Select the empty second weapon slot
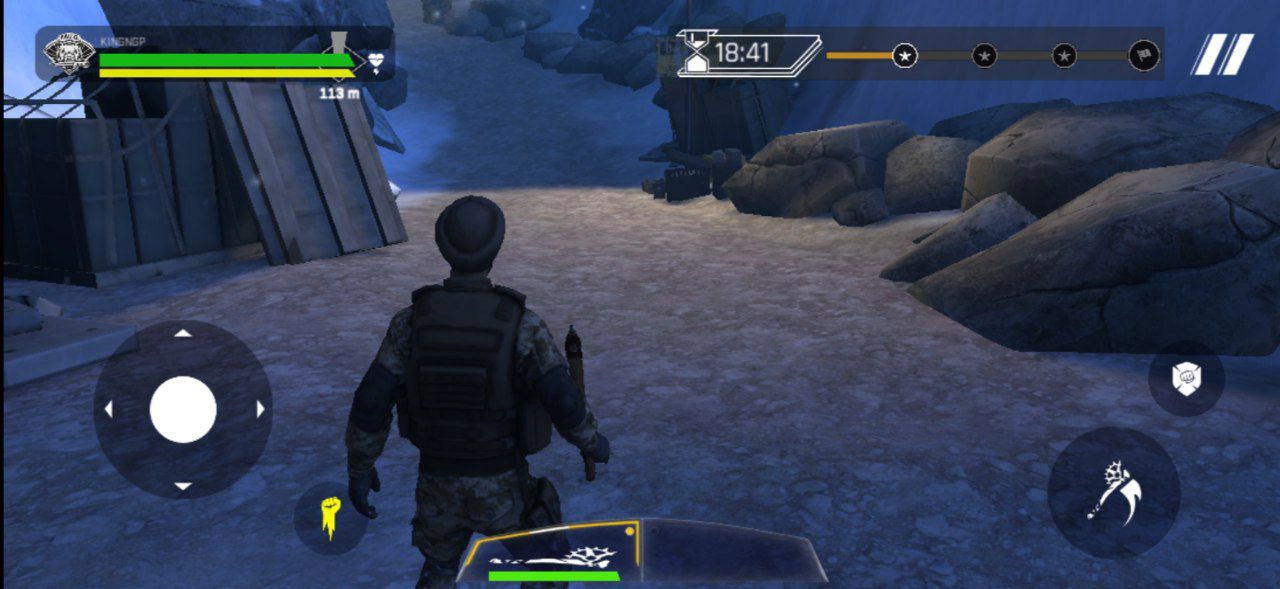Screen dimensions: 1280x589 click(730, 551)
